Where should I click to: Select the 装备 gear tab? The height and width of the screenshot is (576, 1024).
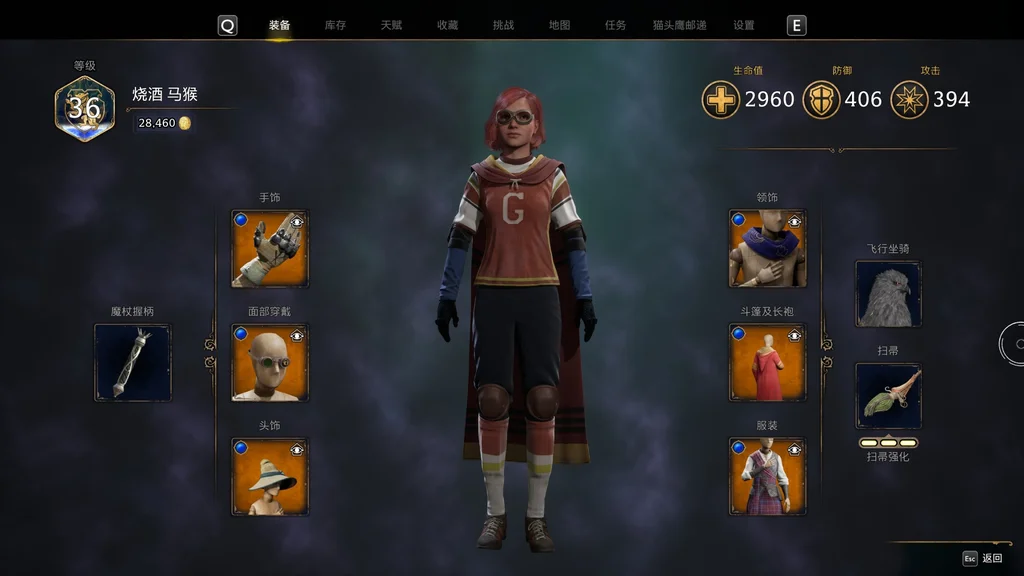(279, 25)
